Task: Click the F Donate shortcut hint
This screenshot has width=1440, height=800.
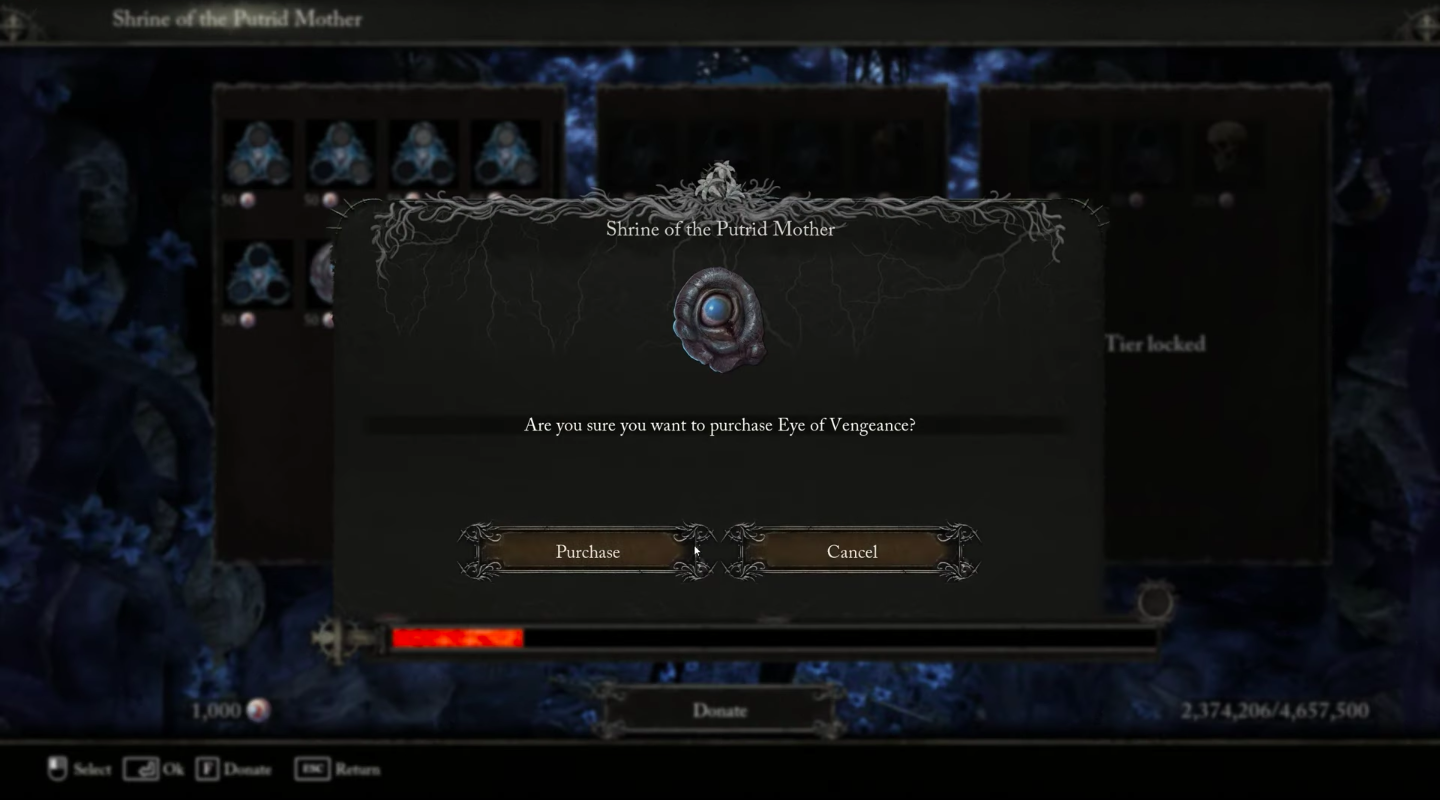Action: [236, 769]
